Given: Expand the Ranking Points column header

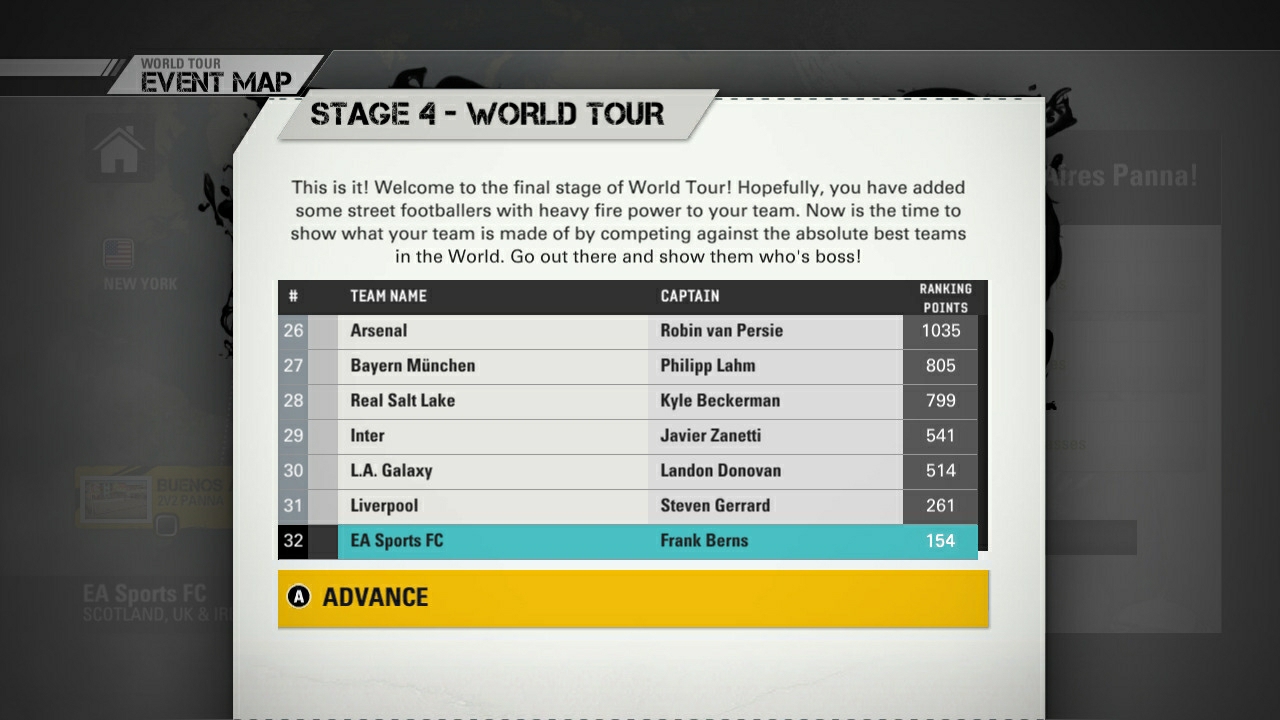Looking at the screenshot, I should click(x=940, y=295).
